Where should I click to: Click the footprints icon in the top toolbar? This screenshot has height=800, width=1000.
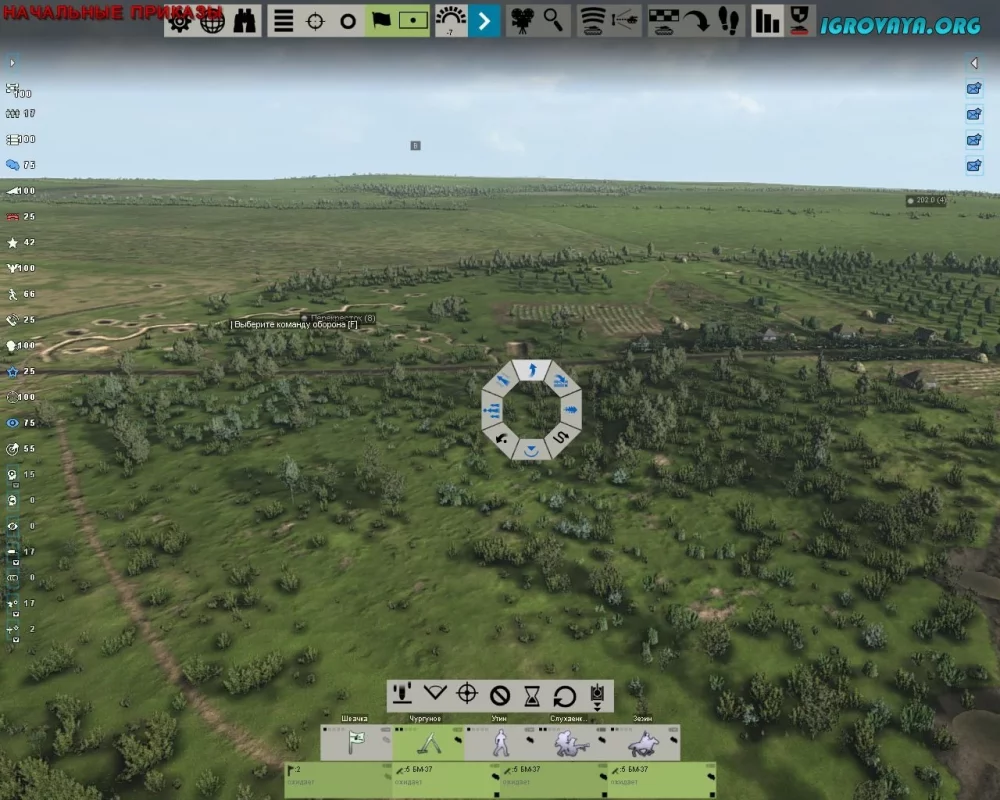(728, 21)
